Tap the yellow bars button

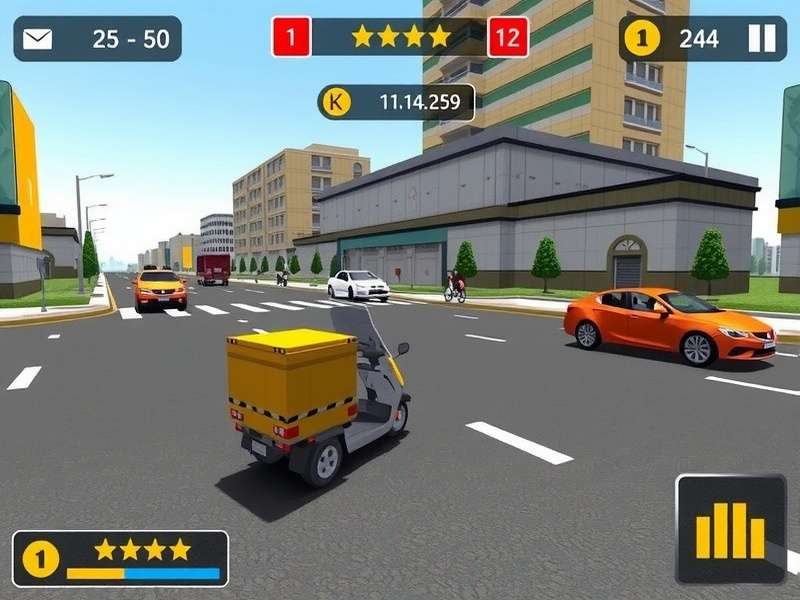tap(730, 528)
